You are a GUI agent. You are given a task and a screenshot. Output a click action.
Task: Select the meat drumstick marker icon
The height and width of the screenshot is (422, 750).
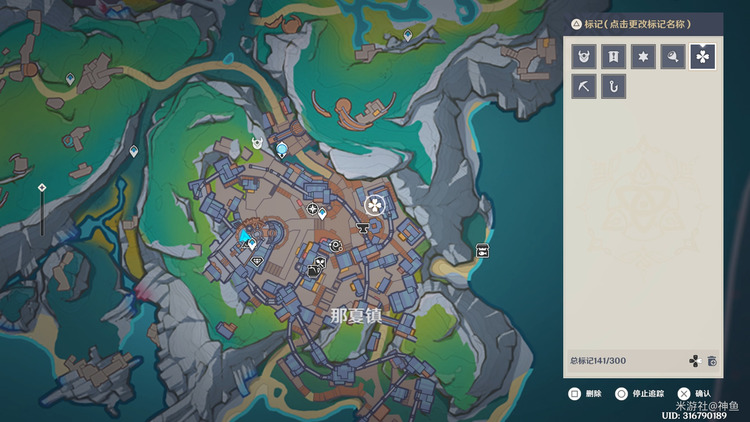(673, 57)
